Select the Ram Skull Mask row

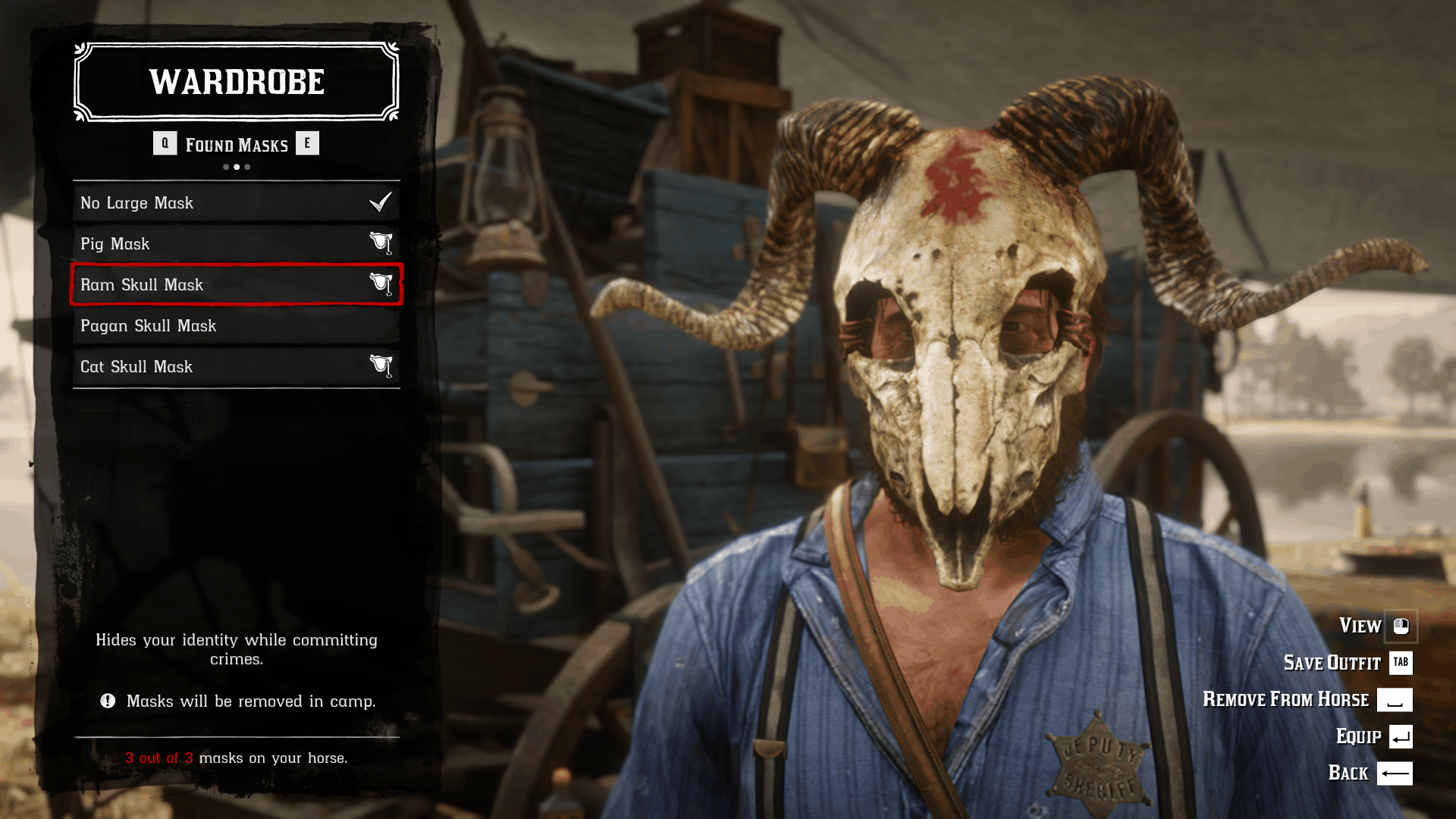[236, 285]
